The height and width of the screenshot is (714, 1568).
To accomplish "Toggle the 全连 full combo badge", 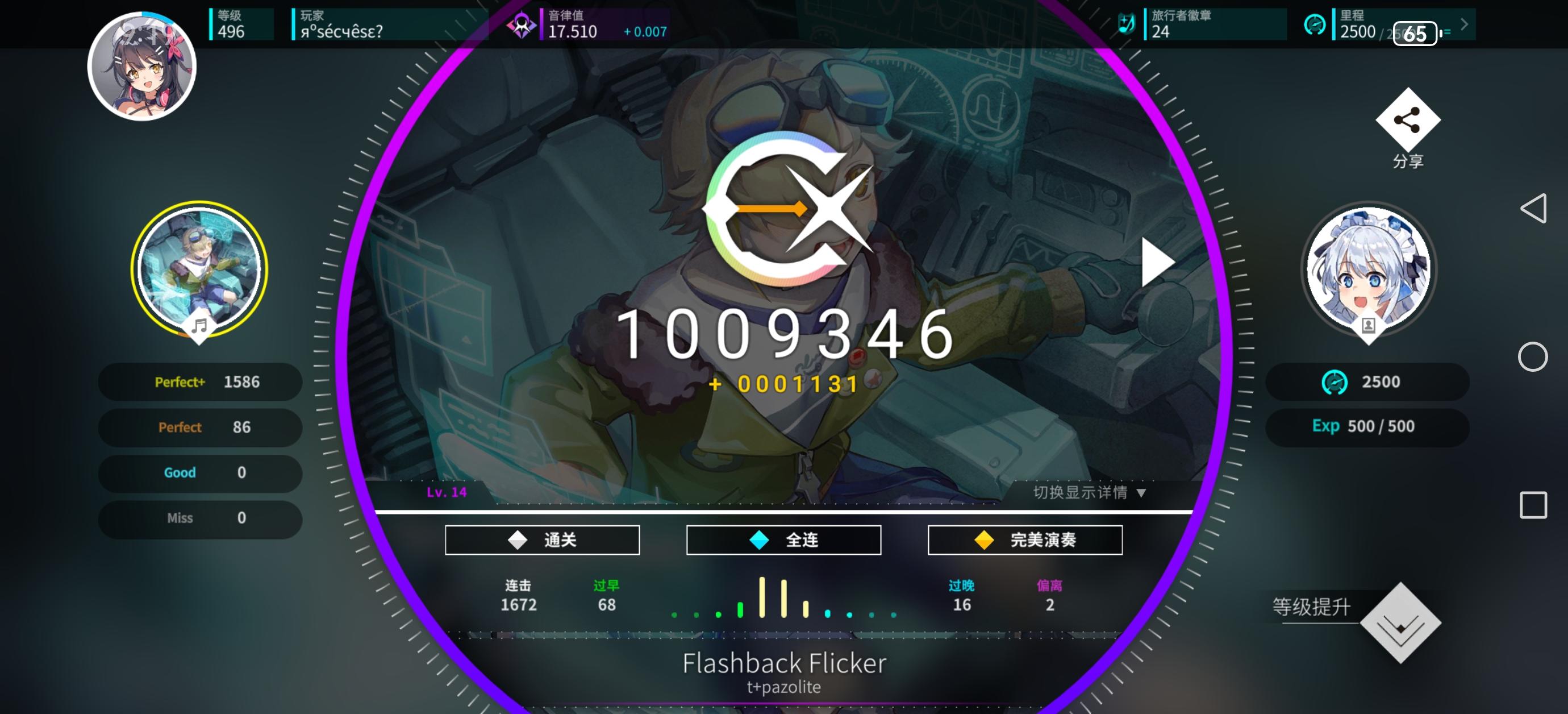I will (783, 540).
